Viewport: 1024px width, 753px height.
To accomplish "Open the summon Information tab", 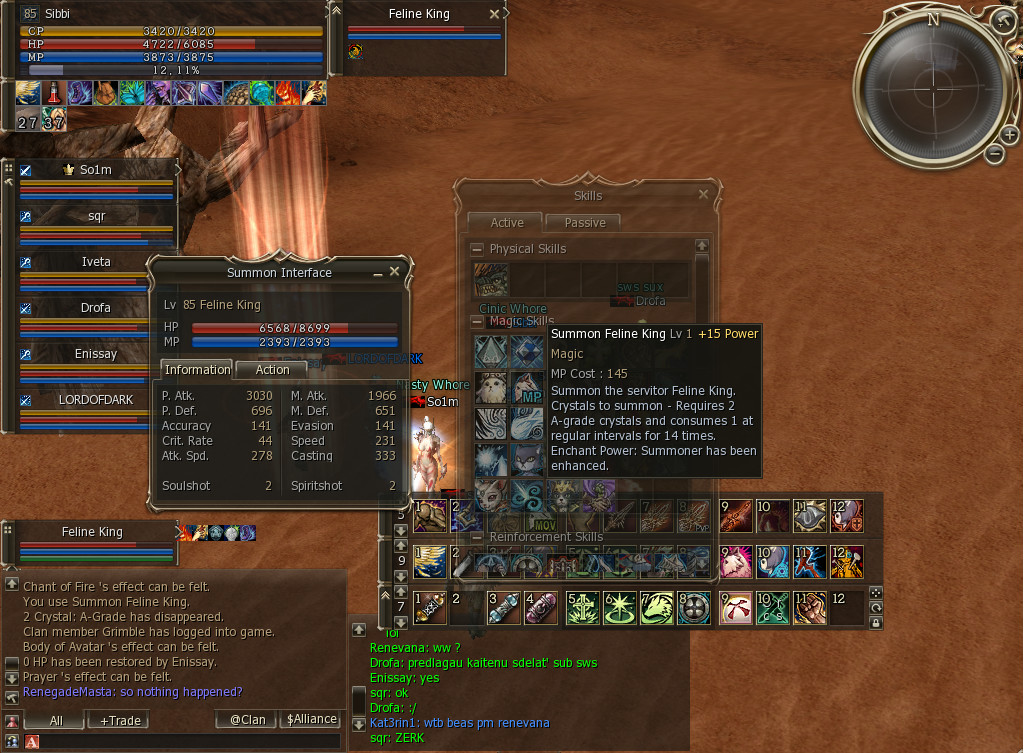I will coord(196,370).
